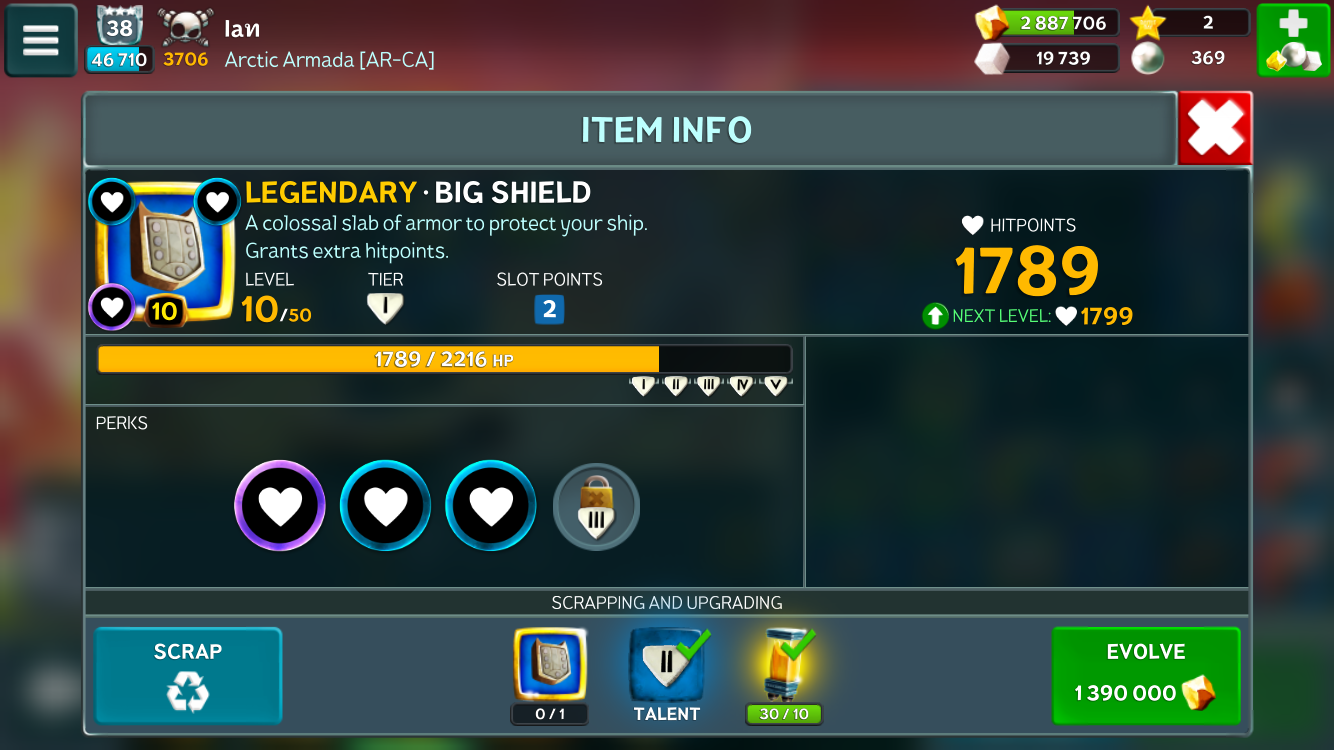Viewport: 1334px width, 750px height.
Task: Open the hamburger main menu
Action: pos(41,40)
